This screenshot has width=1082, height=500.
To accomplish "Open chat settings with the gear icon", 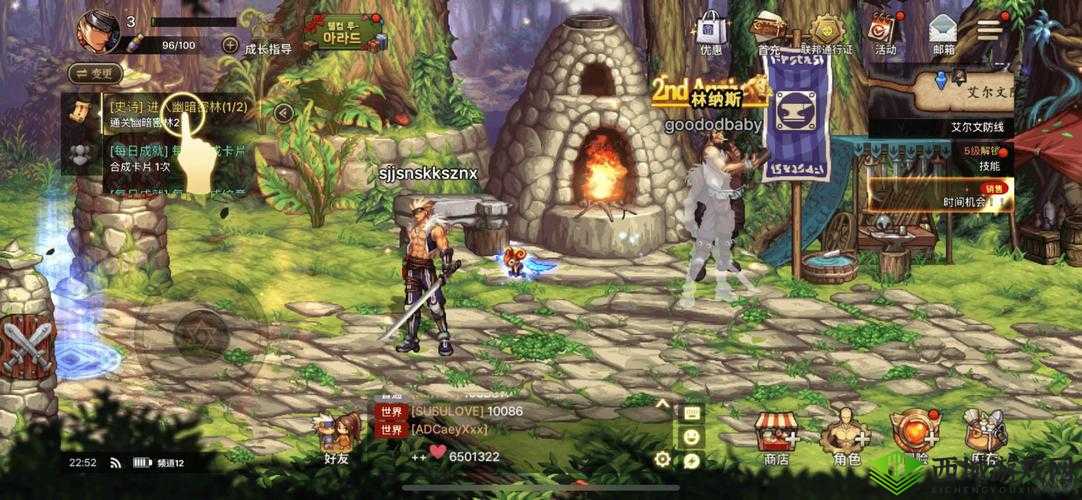I will (x=661, y=459).
